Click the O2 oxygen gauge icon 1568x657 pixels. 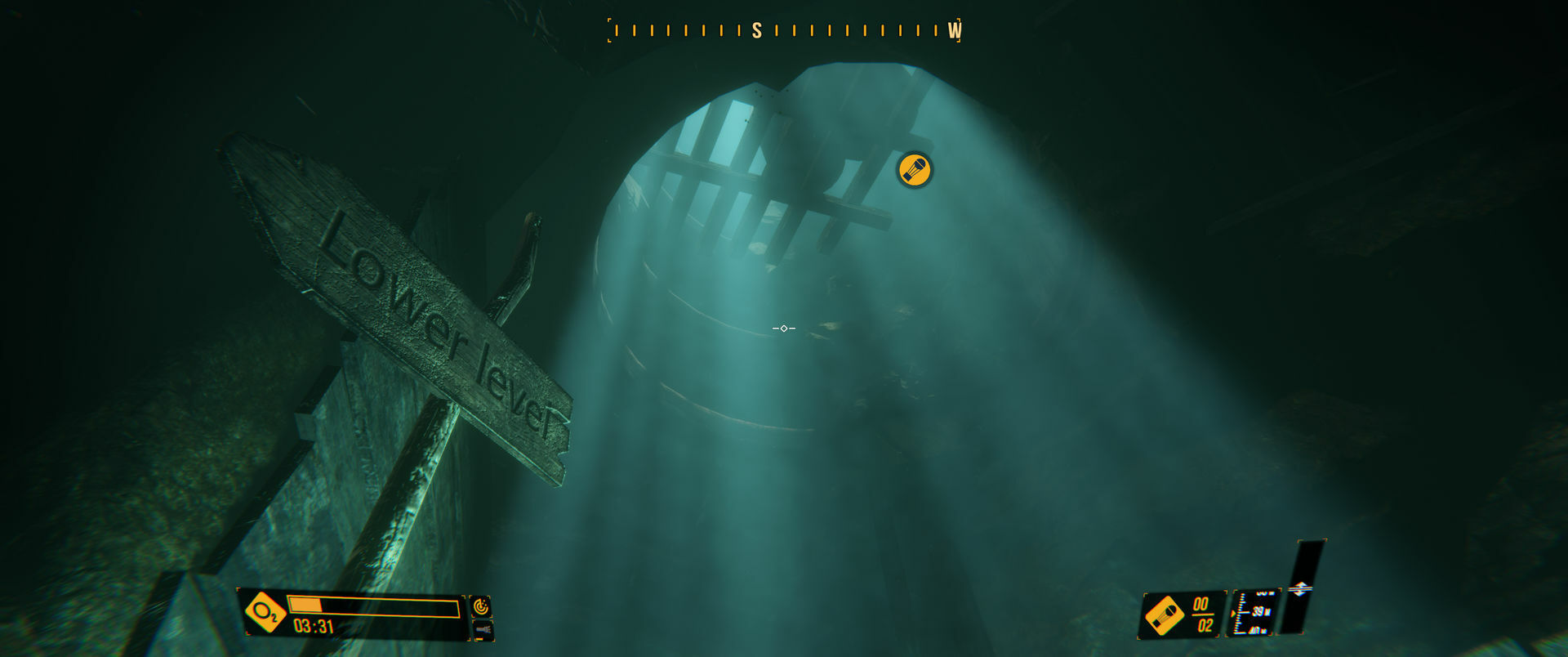click(x=264, y=611)
